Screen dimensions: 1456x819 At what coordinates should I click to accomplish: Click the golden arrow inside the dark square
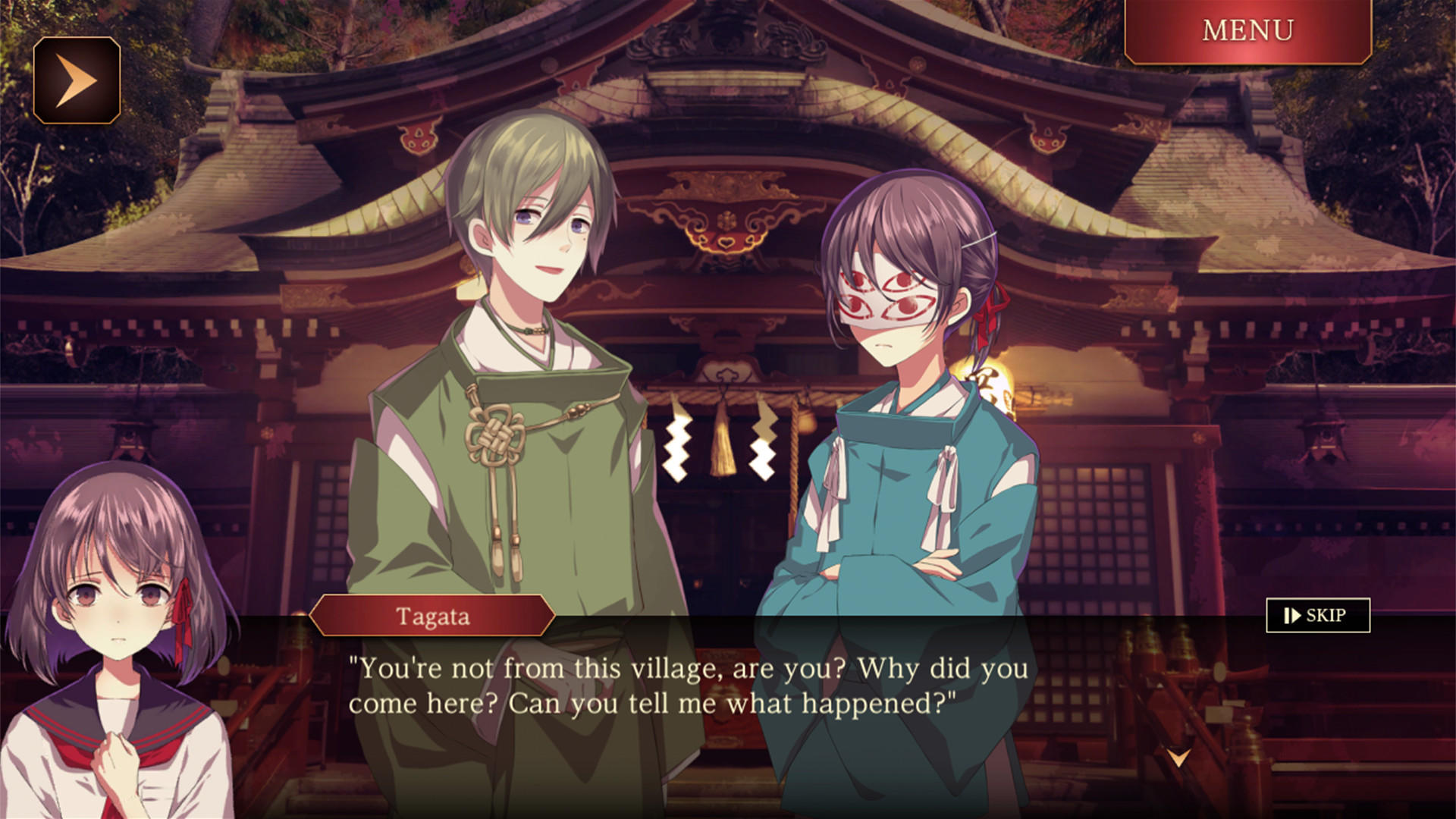click(x=78, y=78)
